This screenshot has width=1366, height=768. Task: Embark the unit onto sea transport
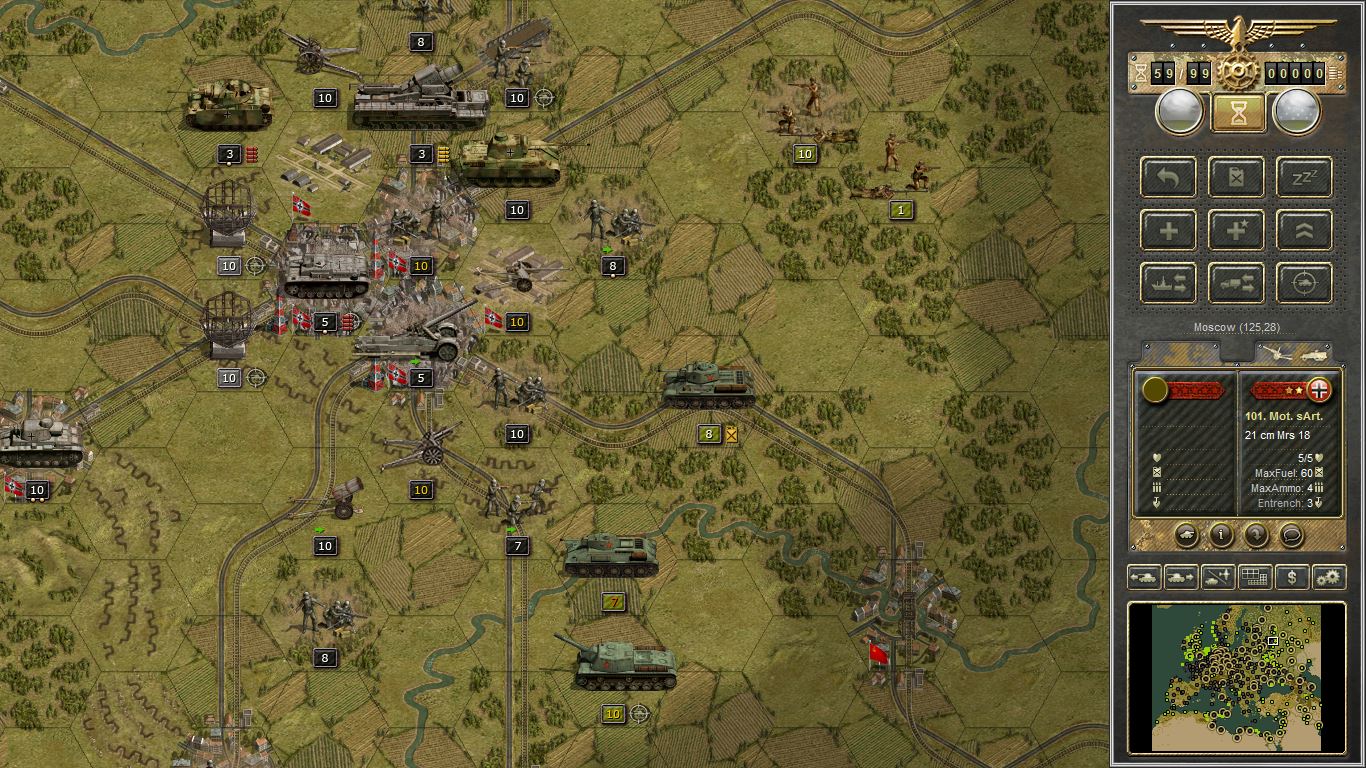pos(1168,283)
